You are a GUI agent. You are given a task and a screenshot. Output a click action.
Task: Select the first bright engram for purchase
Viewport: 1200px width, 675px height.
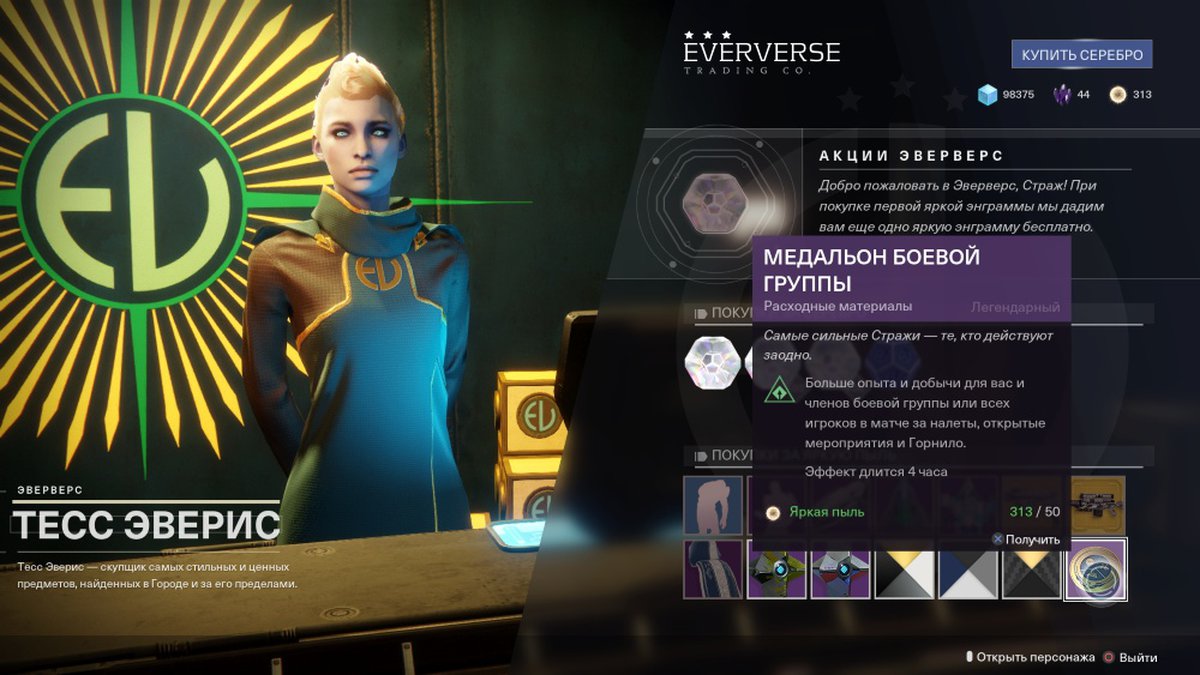pos(712,362)
